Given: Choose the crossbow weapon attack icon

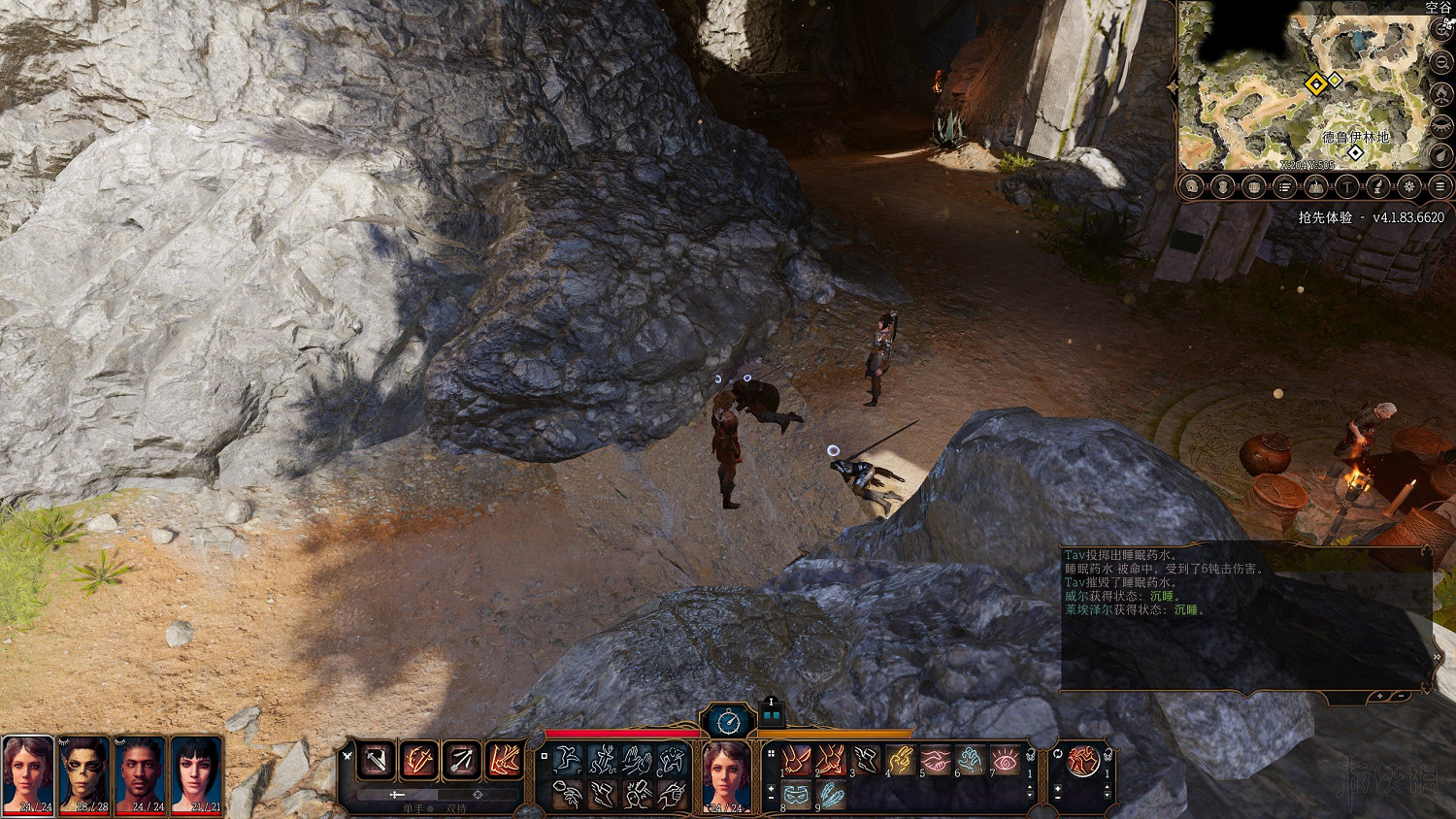Looking at the screenshot, I should pyautogui.click(x=376, y=760).
